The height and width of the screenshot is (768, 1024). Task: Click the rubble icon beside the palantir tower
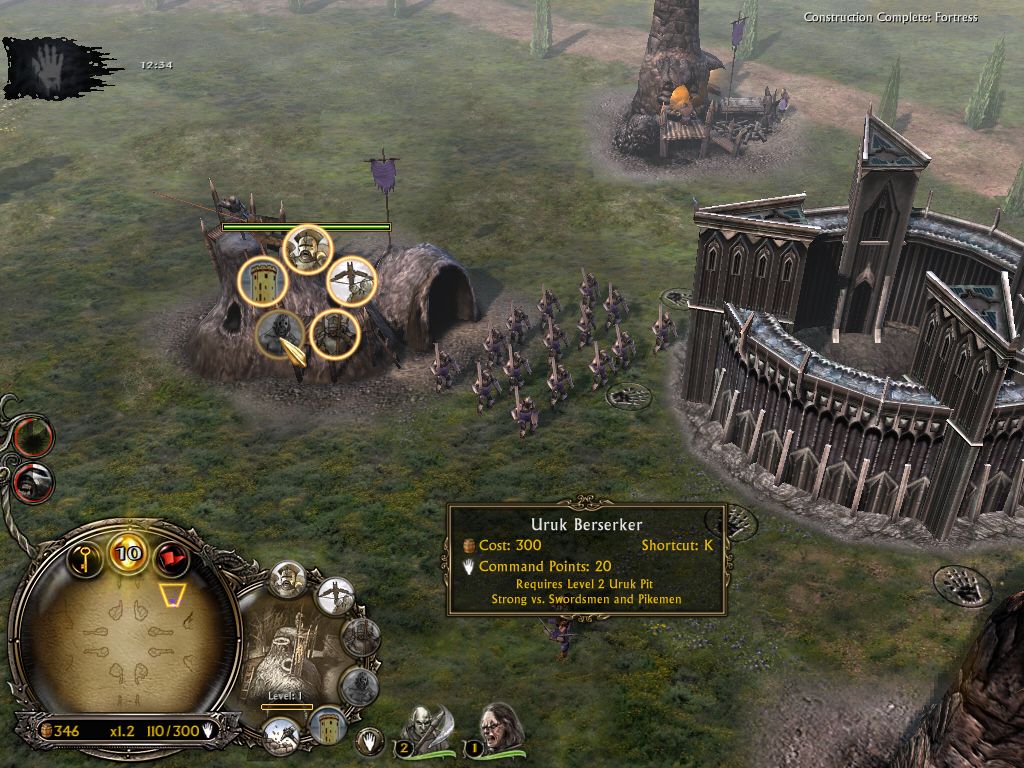pyautogui.click(x=281, y=736)
